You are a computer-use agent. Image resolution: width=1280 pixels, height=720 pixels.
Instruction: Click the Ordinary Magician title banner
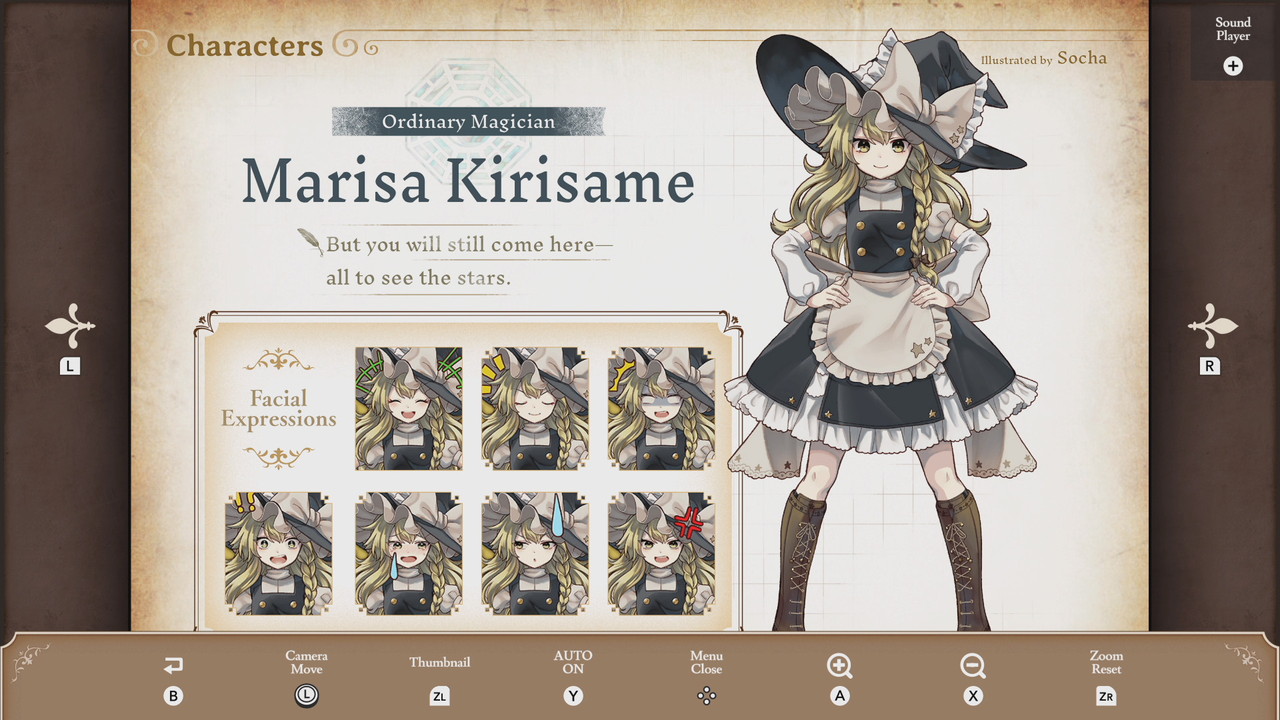(468, 121)
